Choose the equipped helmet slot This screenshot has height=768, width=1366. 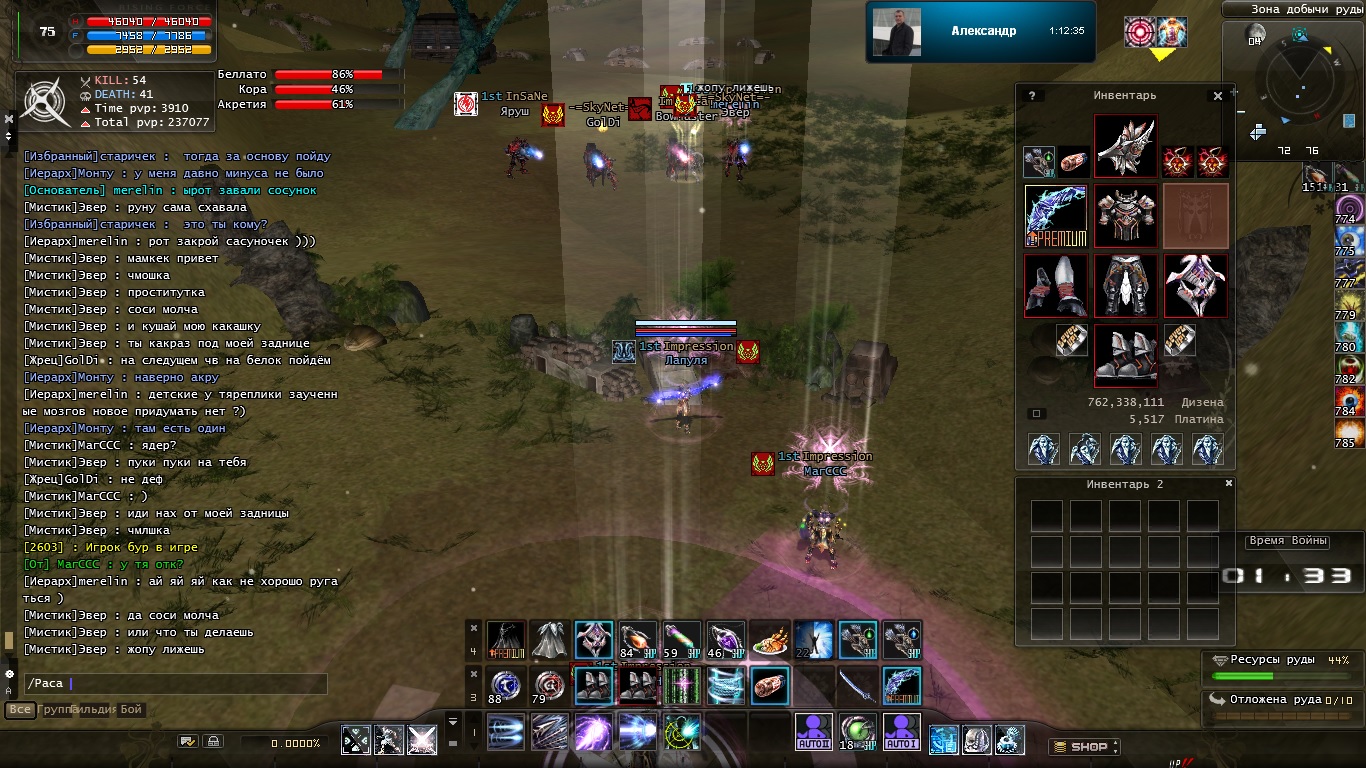tap(1126, 146)
